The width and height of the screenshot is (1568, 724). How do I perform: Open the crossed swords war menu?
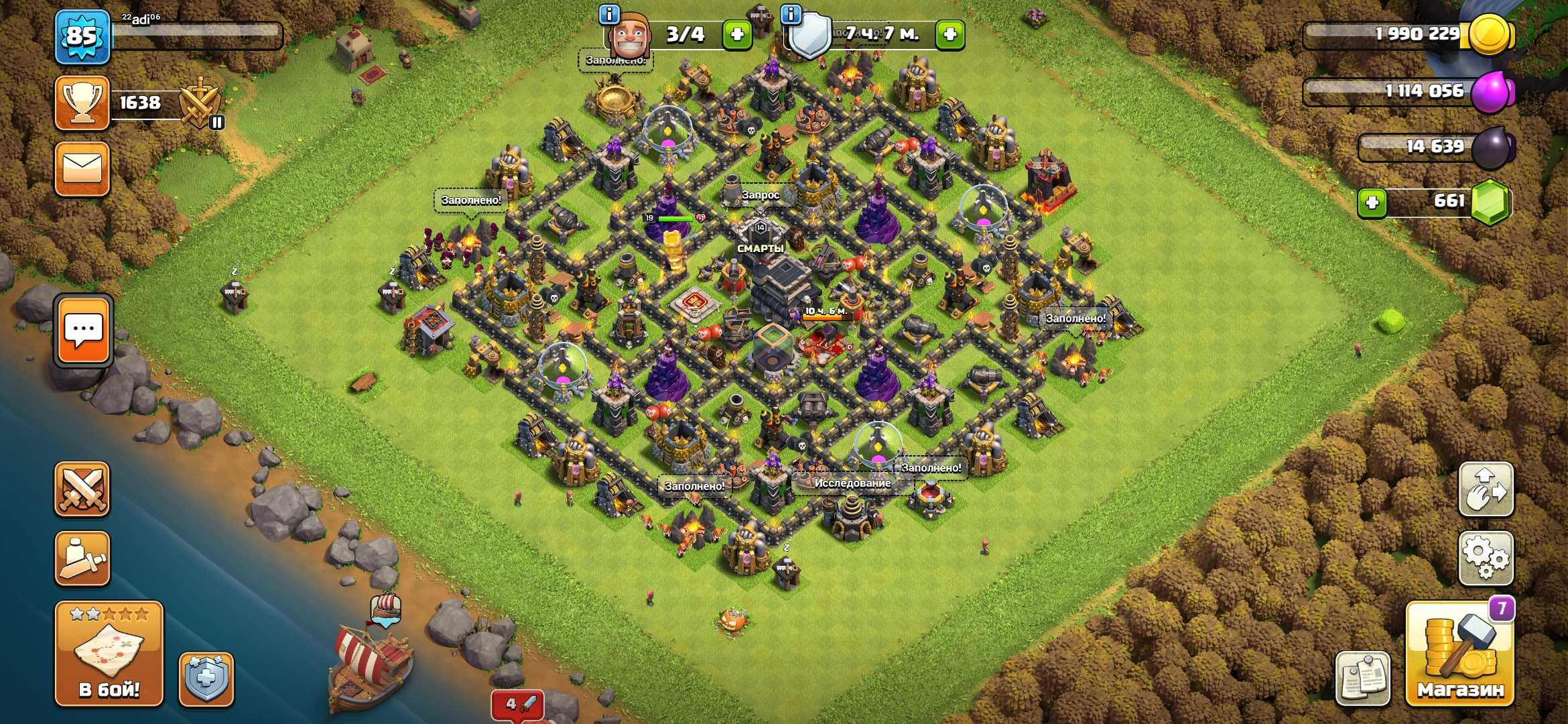[82, 489]
